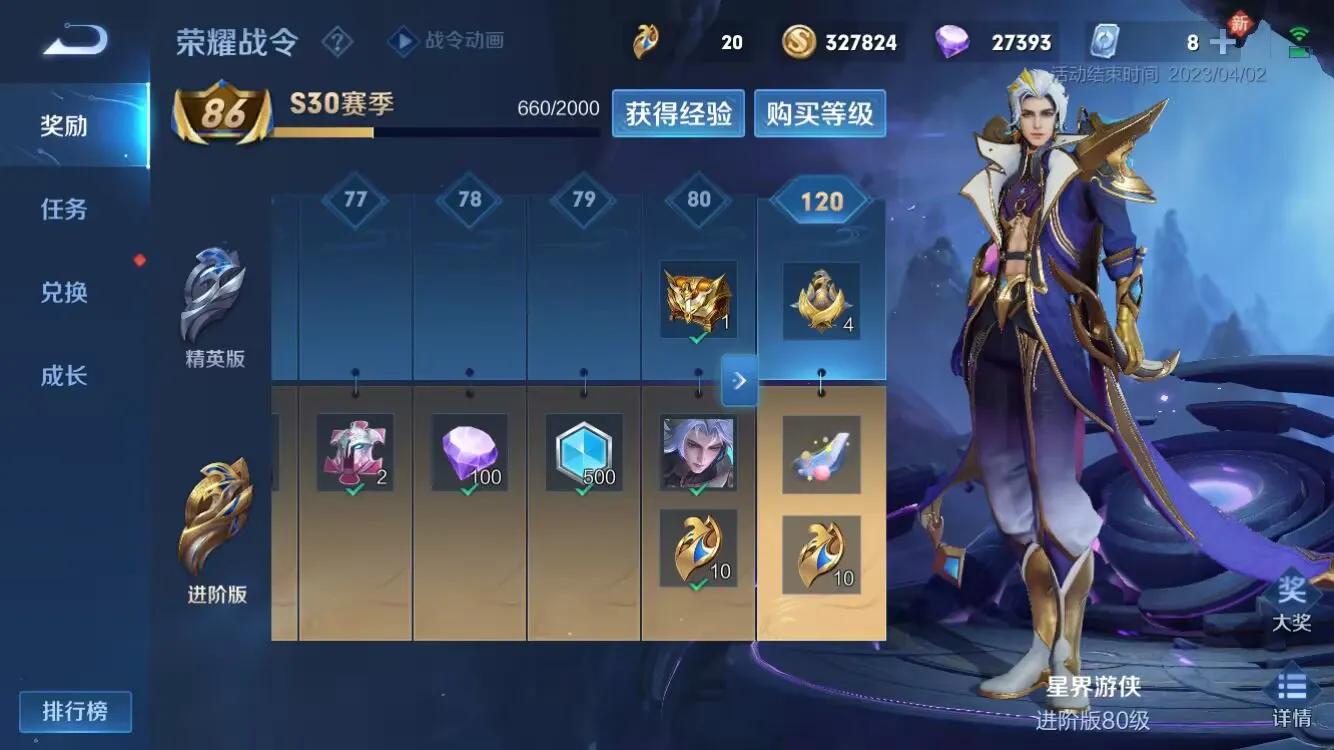Select the level 77 pink puzzle piece reward
The height and width of the screenshot is (750, 1334).
[355, 453]
